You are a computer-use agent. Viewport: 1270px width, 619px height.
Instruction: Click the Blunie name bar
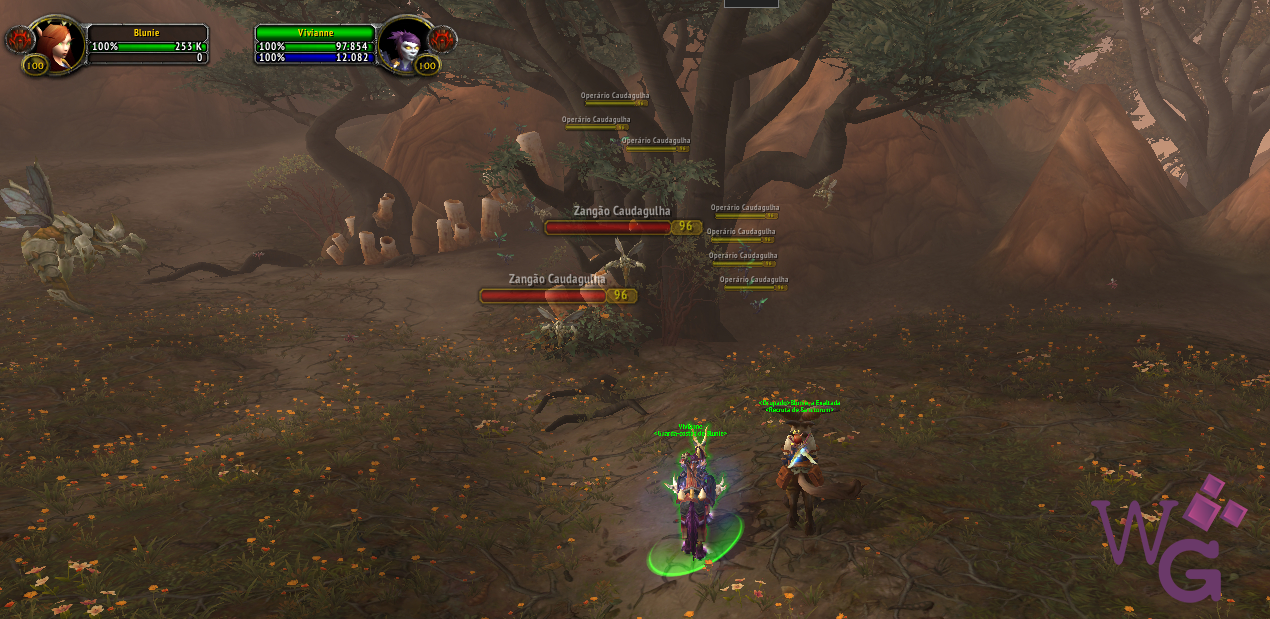(x=147, y=33)
